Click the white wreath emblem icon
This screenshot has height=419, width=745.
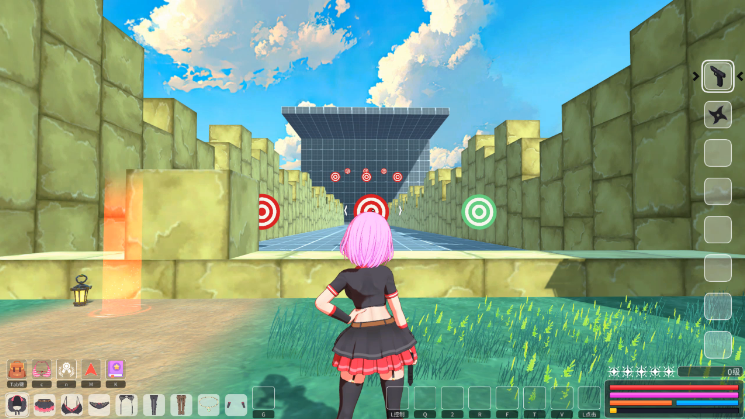pyautogui.click(x=66, y=369)
